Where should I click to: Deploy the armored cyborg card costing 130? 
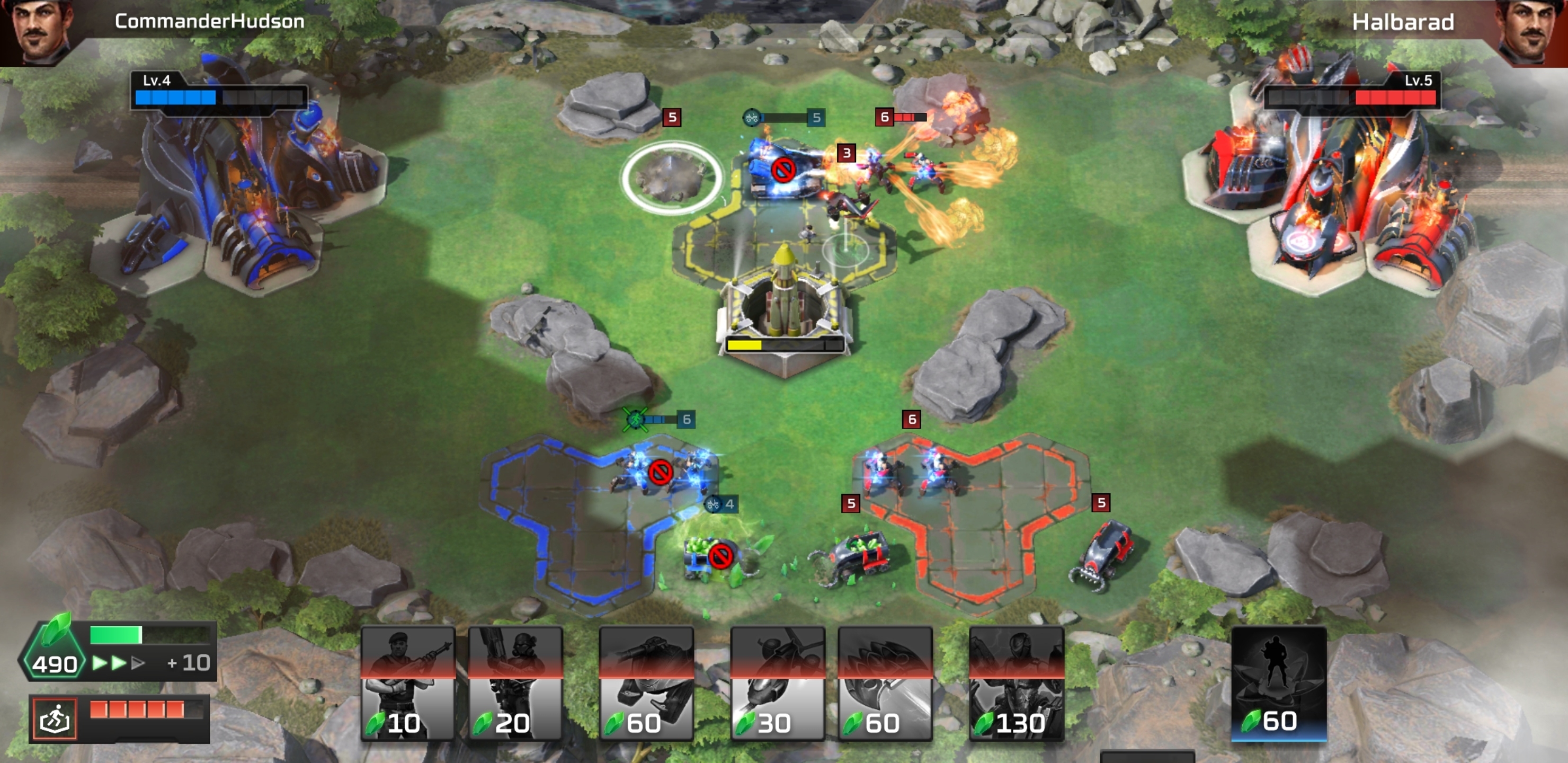pyautogui.click(x=1016, y=683)
